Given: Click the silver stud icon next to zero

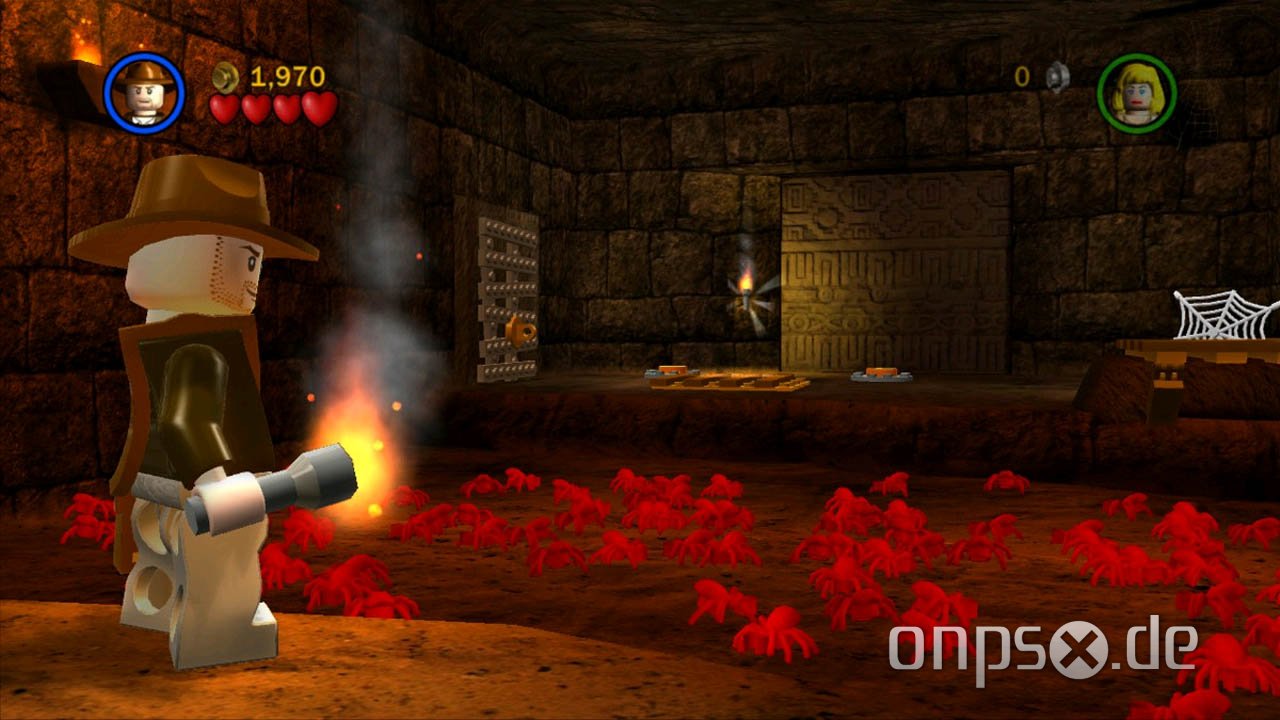Looking at the screenshot, I should (x=1056, y=74).
